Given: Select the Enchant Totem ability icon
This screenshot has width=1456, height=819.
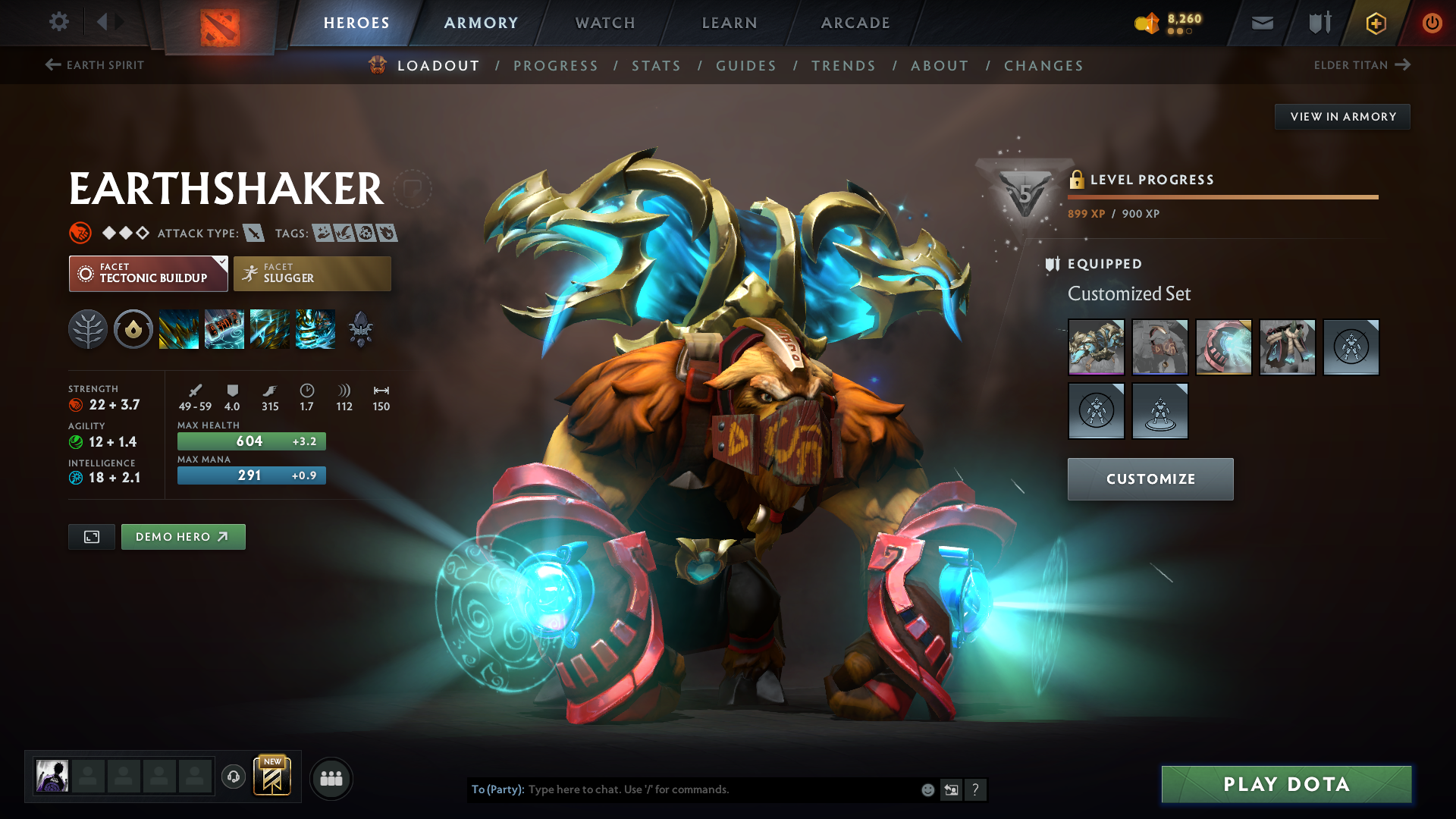Looking at the screenshot, I should 224,329.
